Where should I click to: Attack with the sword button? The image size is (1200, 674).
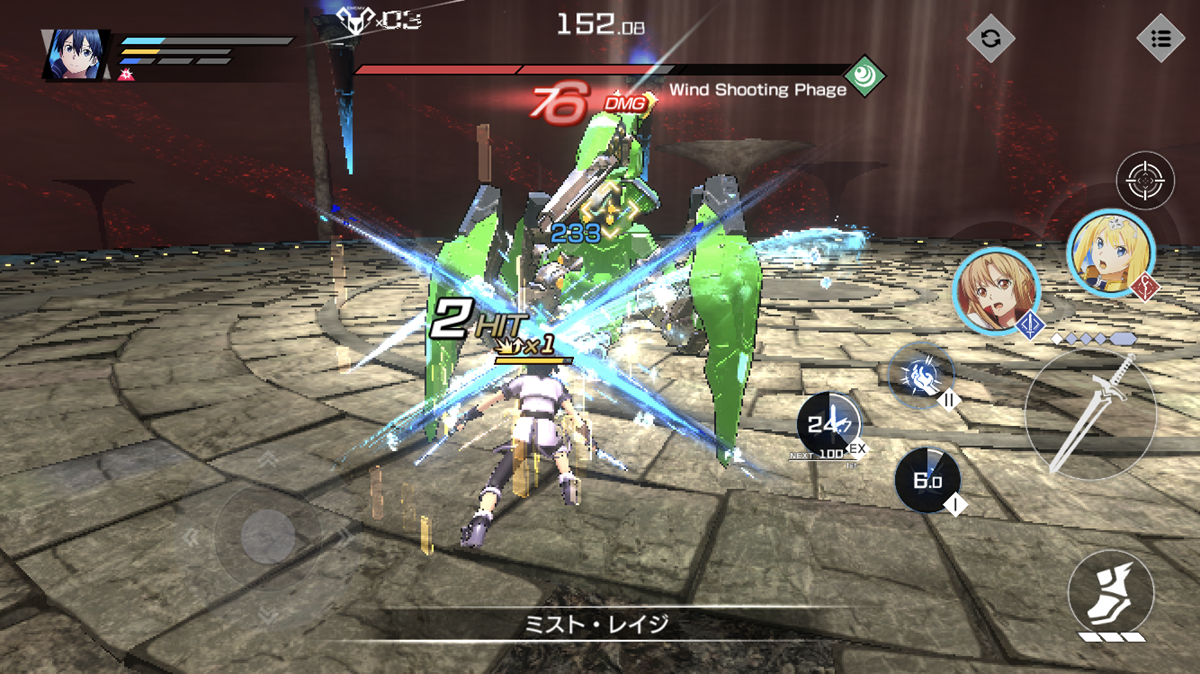[1090, 413]
